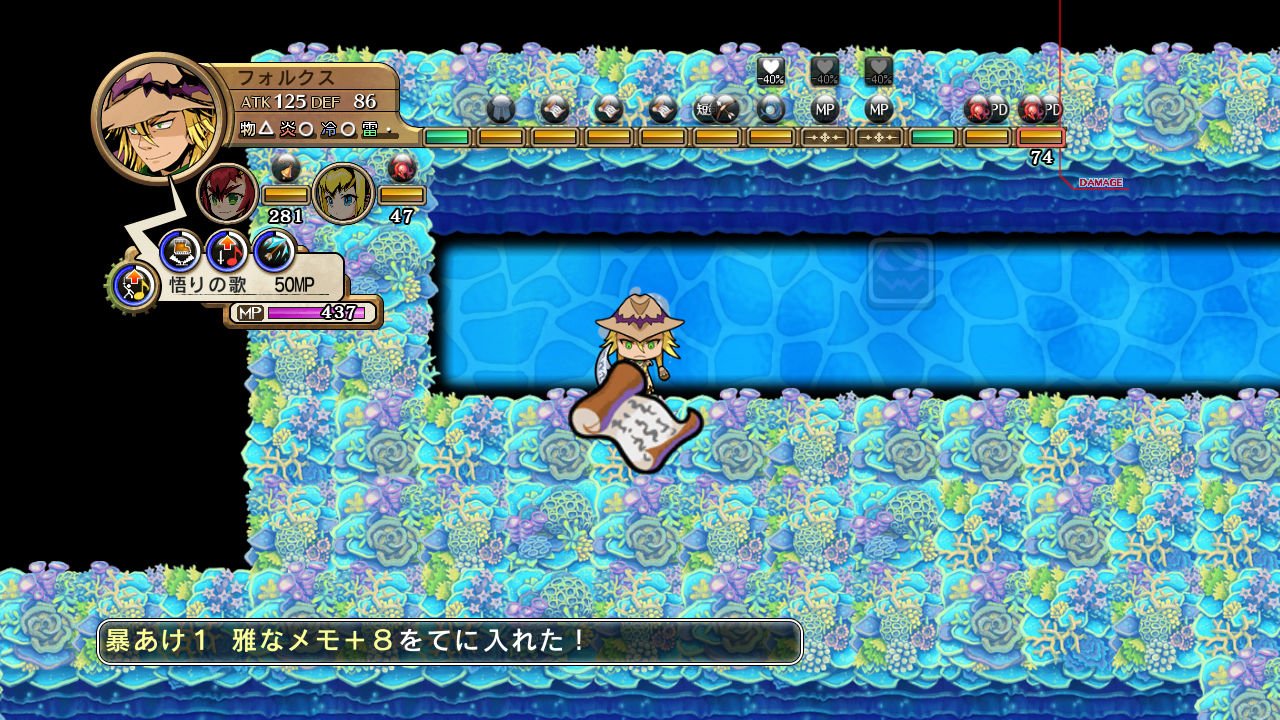
Task: Toggle the active -40% white heart buff
Action: (768, 73)
